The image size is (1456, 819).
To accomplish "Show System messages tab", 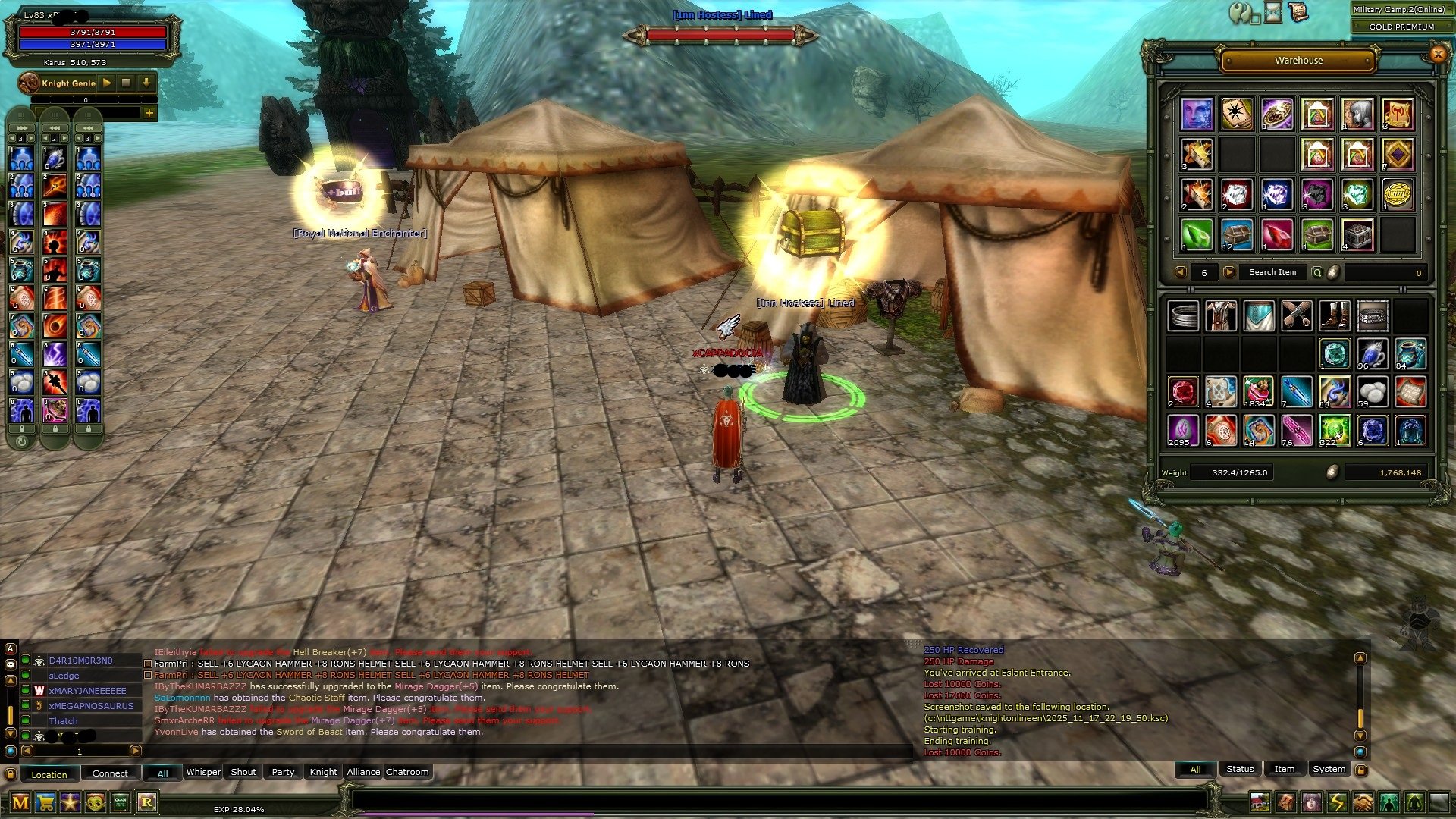I will click(x=1329, y=769).
